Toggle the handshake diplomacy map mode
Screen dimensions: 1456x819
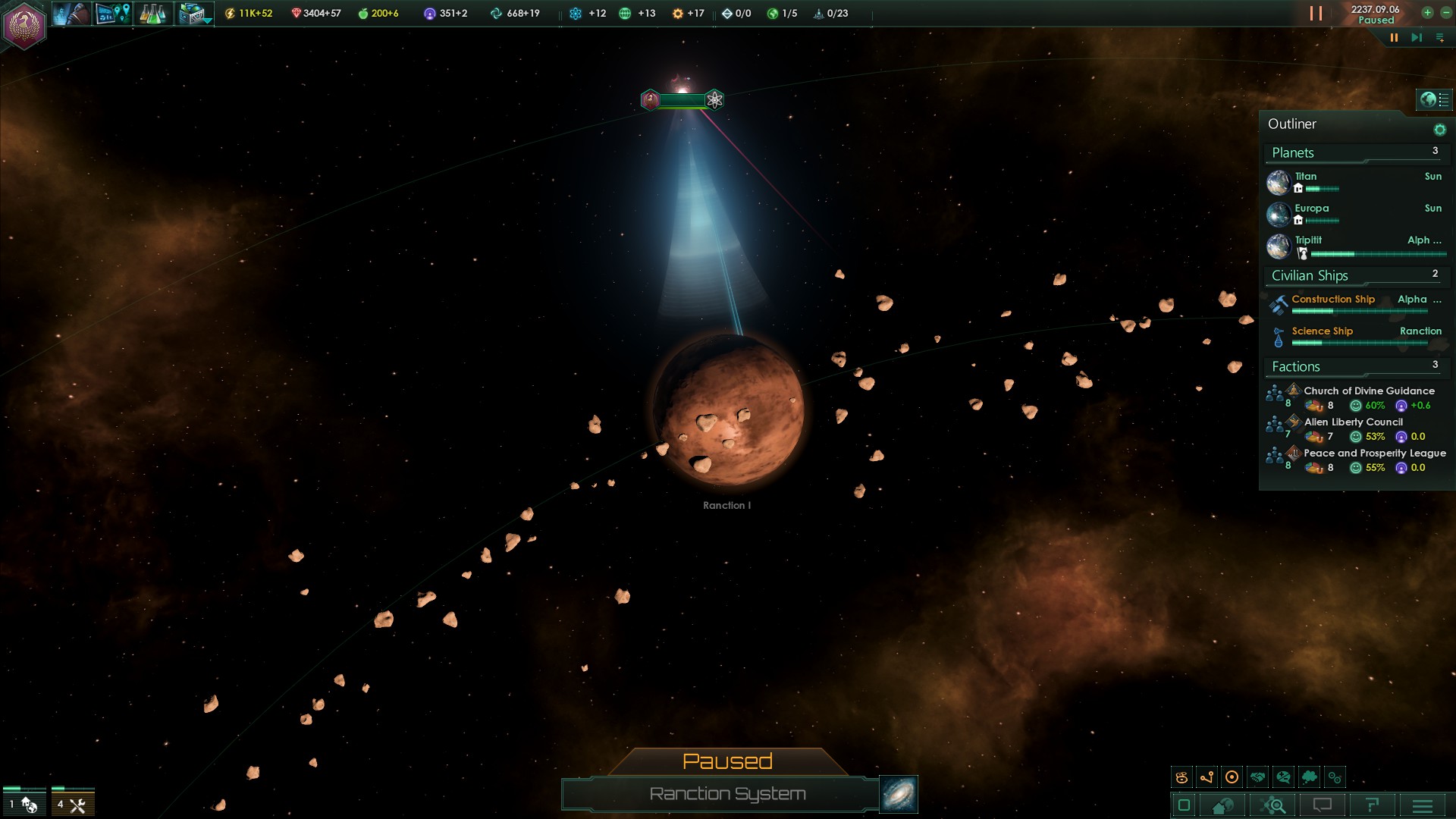[1258, 777]
